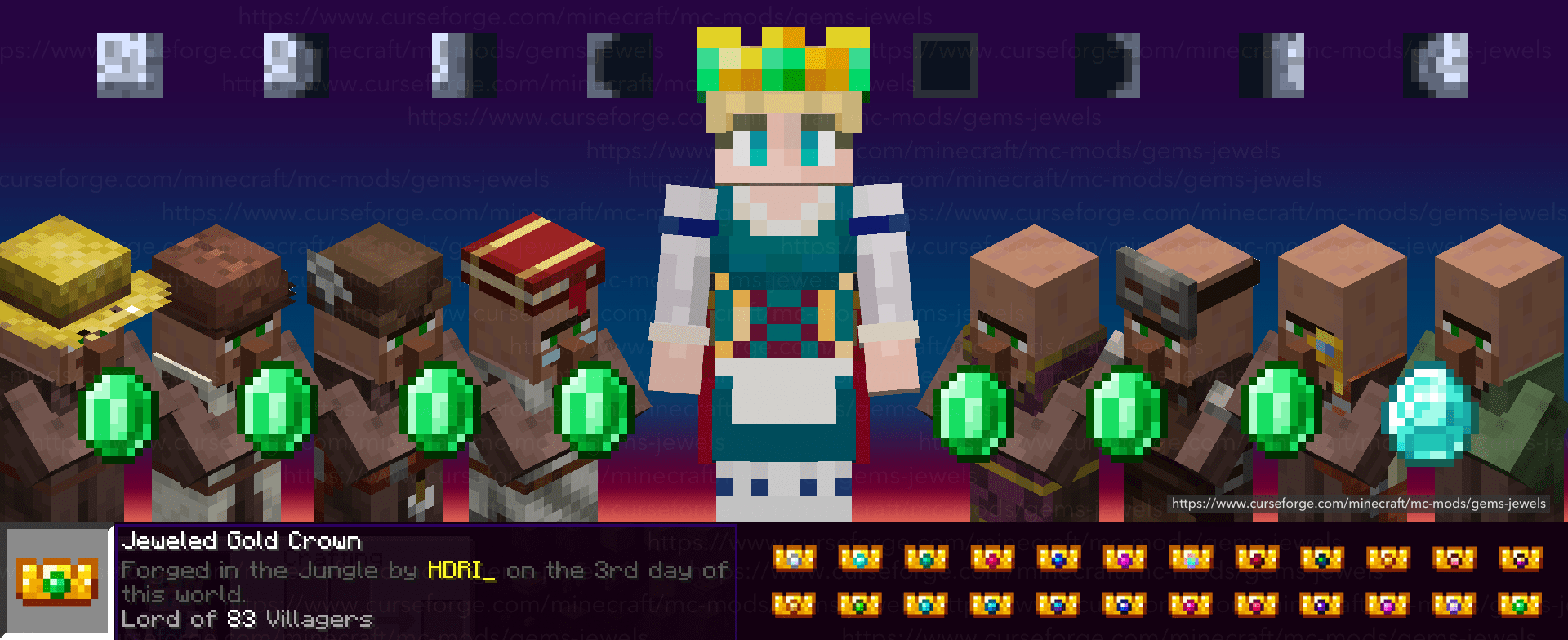Select the first gold crown icon in the bottom row
1568x640 pixels.
coord(793,604)
